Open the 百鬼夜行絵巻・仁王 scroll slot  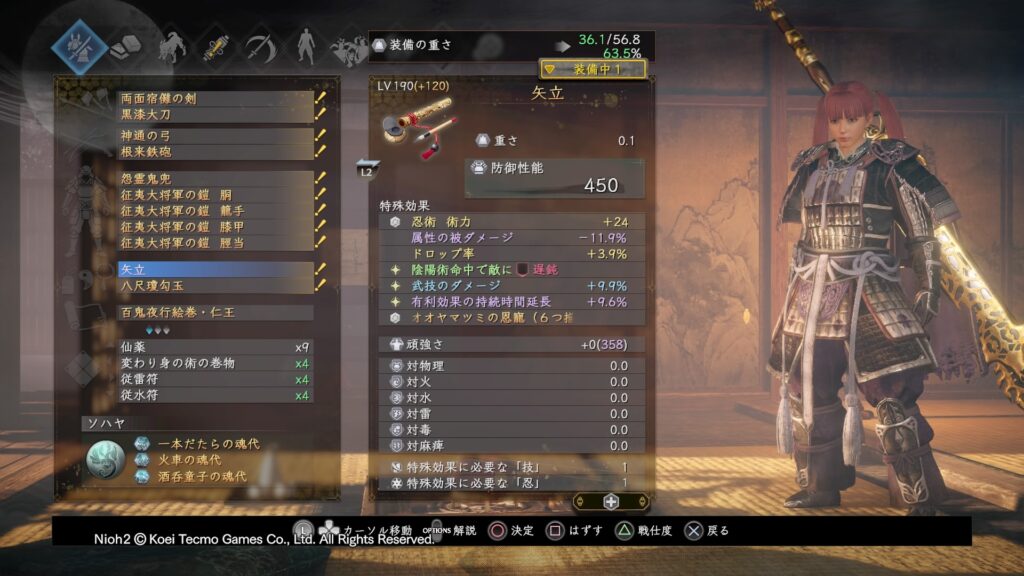pyautogui.click(x=215, y=313)
